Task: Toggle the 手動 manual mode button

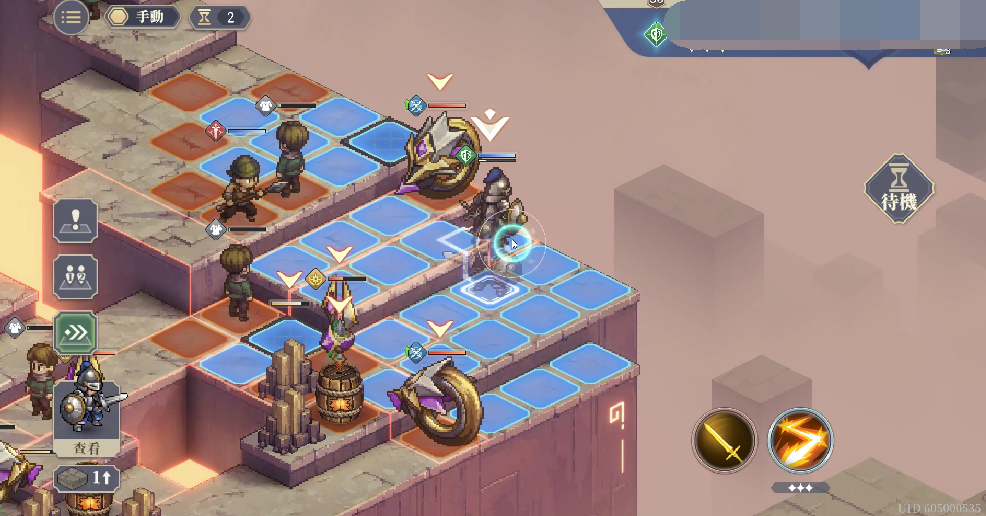Action: tap(143, 17)
